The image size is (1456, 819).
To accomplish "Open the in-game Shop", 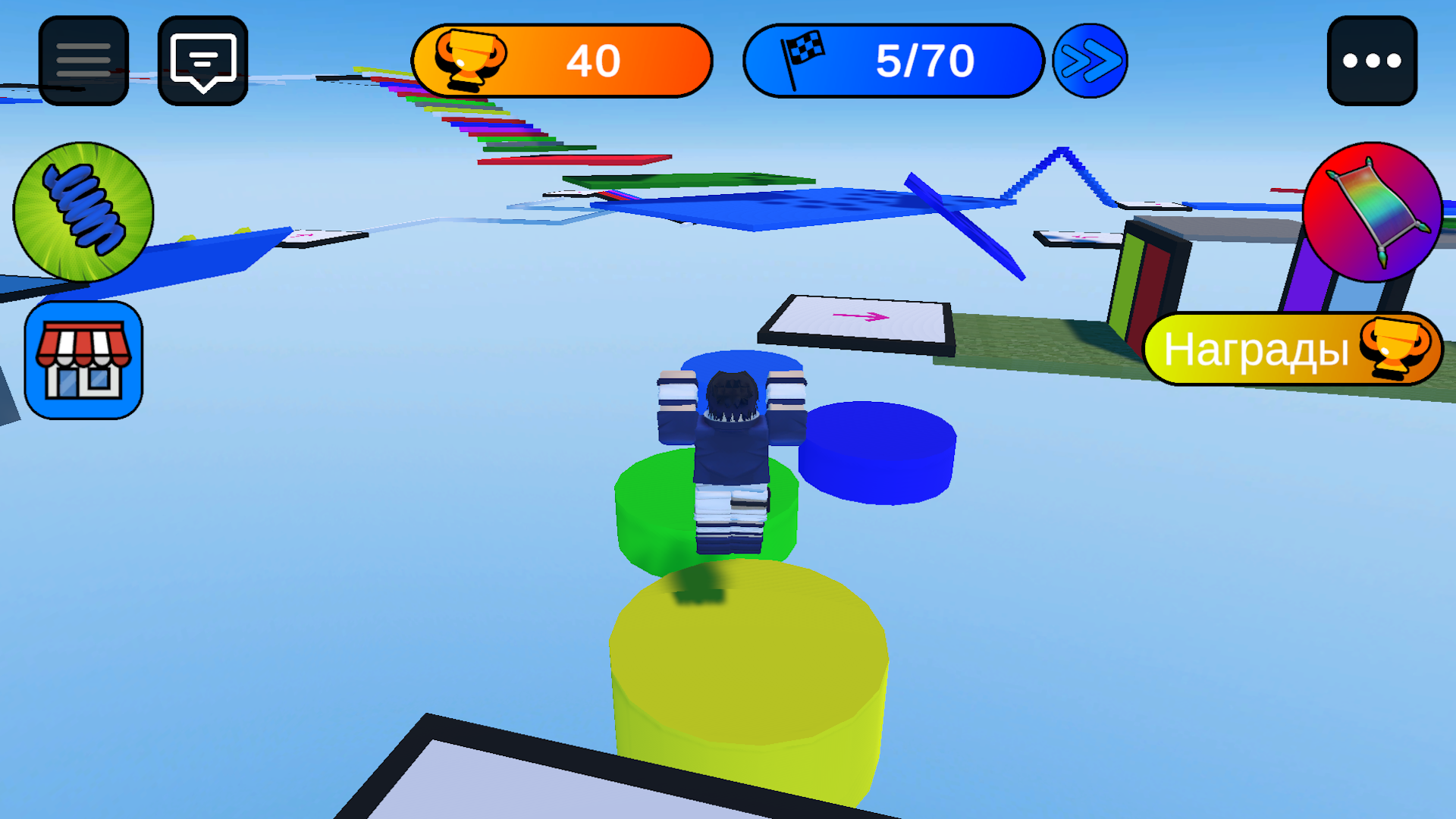I will tap(82, 356).
